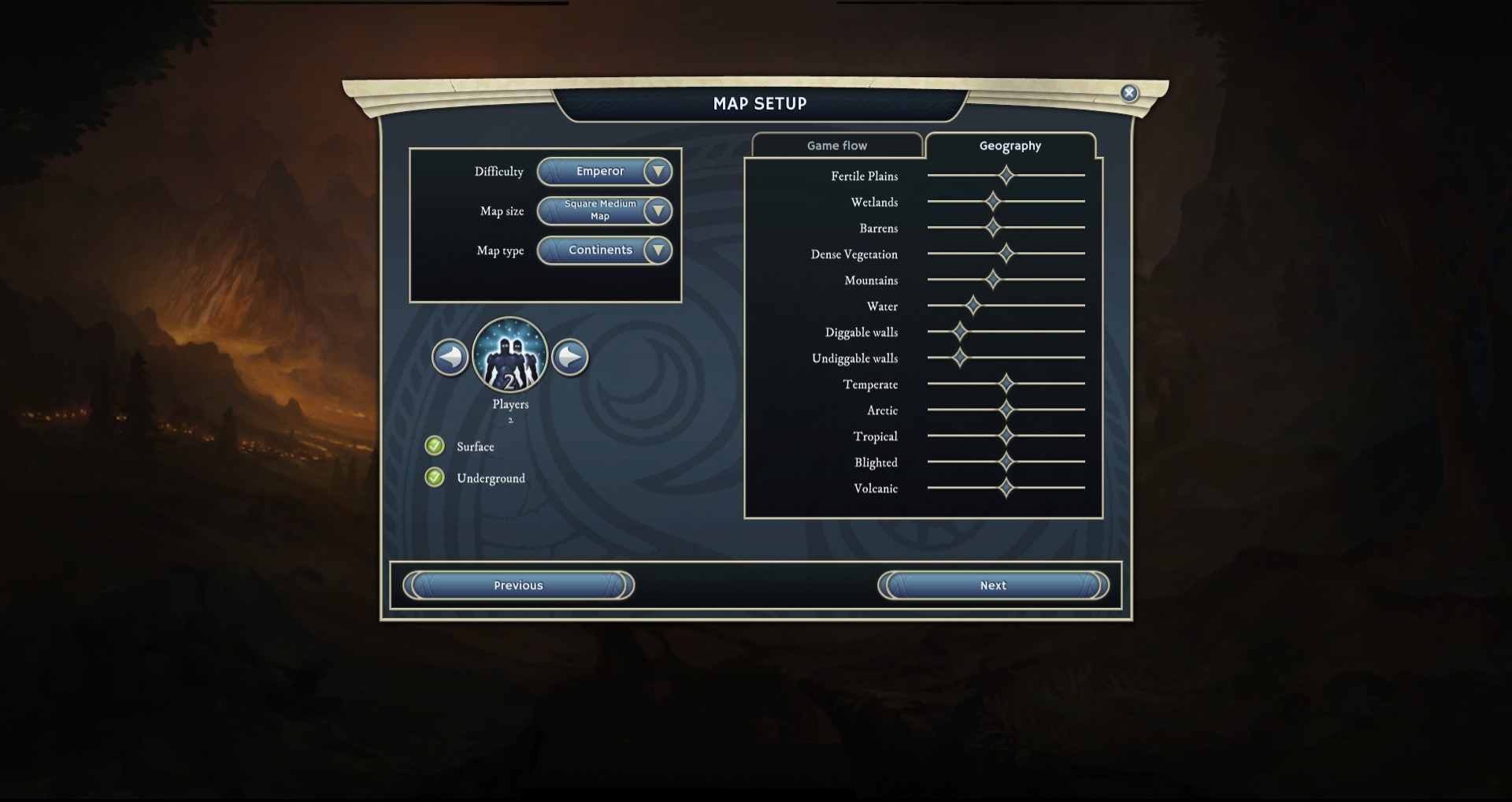Switch to the Game flow tab
Viewport: 1512px width, 802px height.
836,146
